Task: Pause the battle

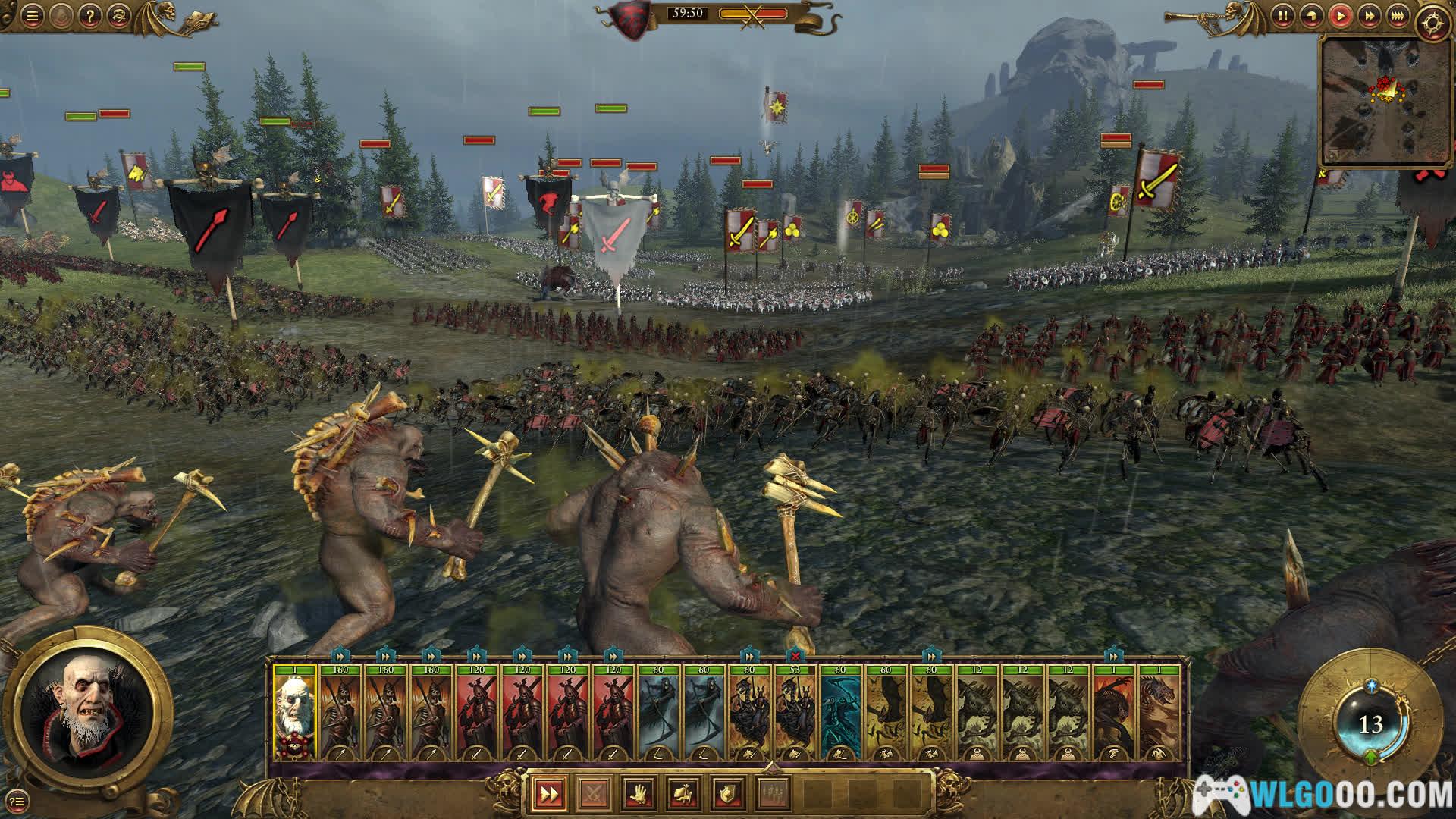Action: 1282,15
